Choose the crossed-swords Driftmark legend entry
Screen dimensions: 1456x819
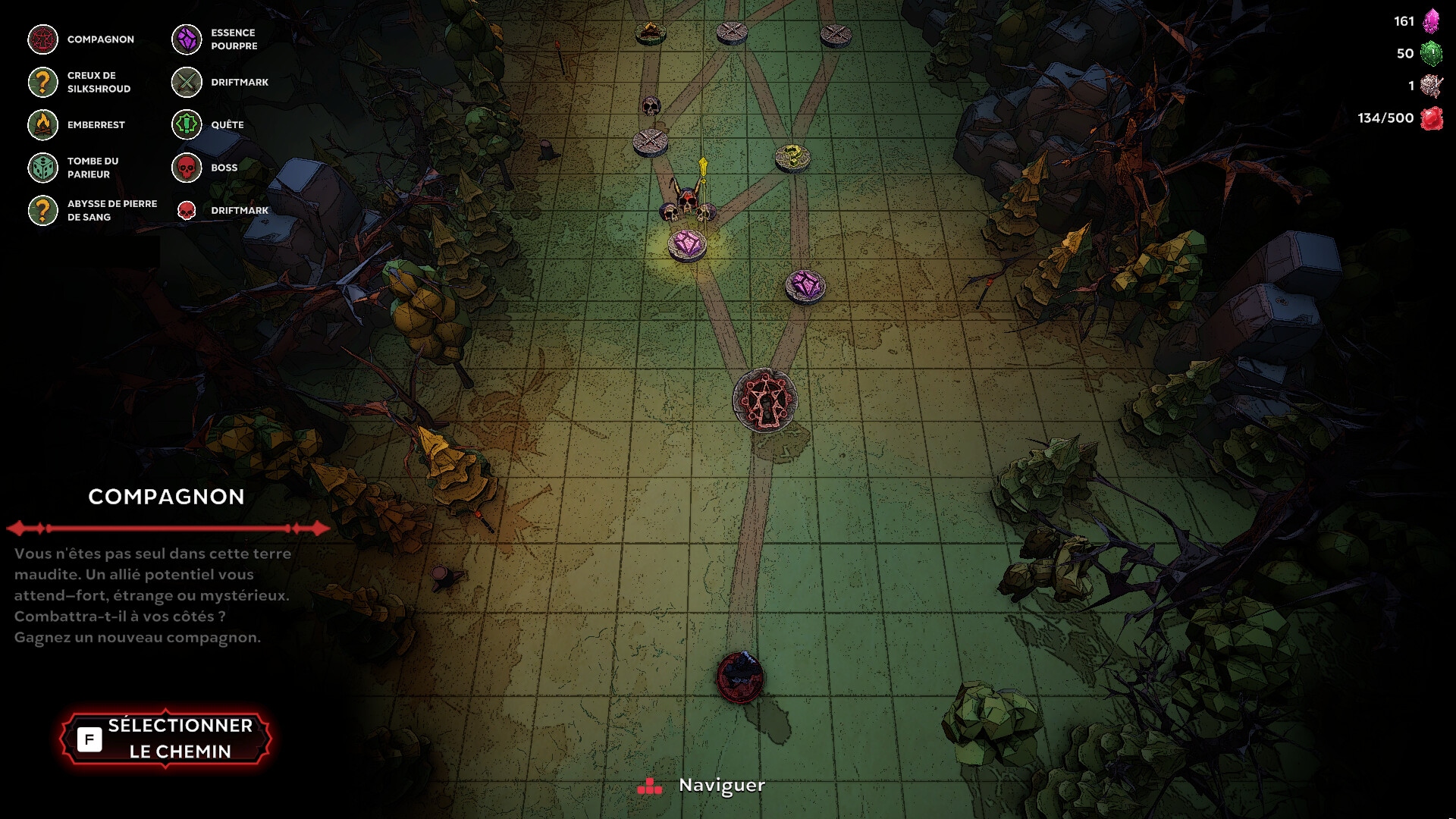coord(220,82)
